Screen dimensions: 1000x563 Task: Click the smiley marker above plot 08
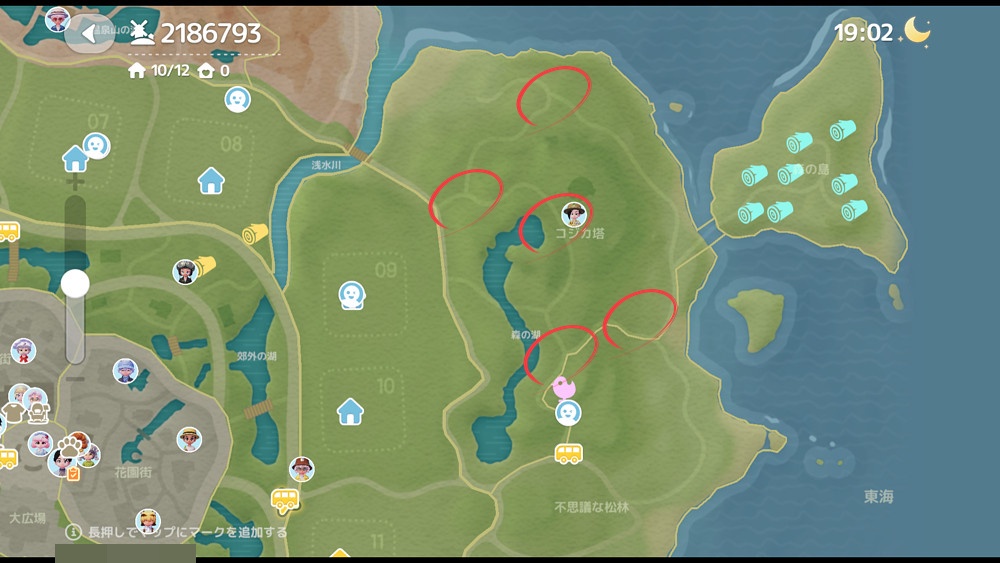click(237, 99)
